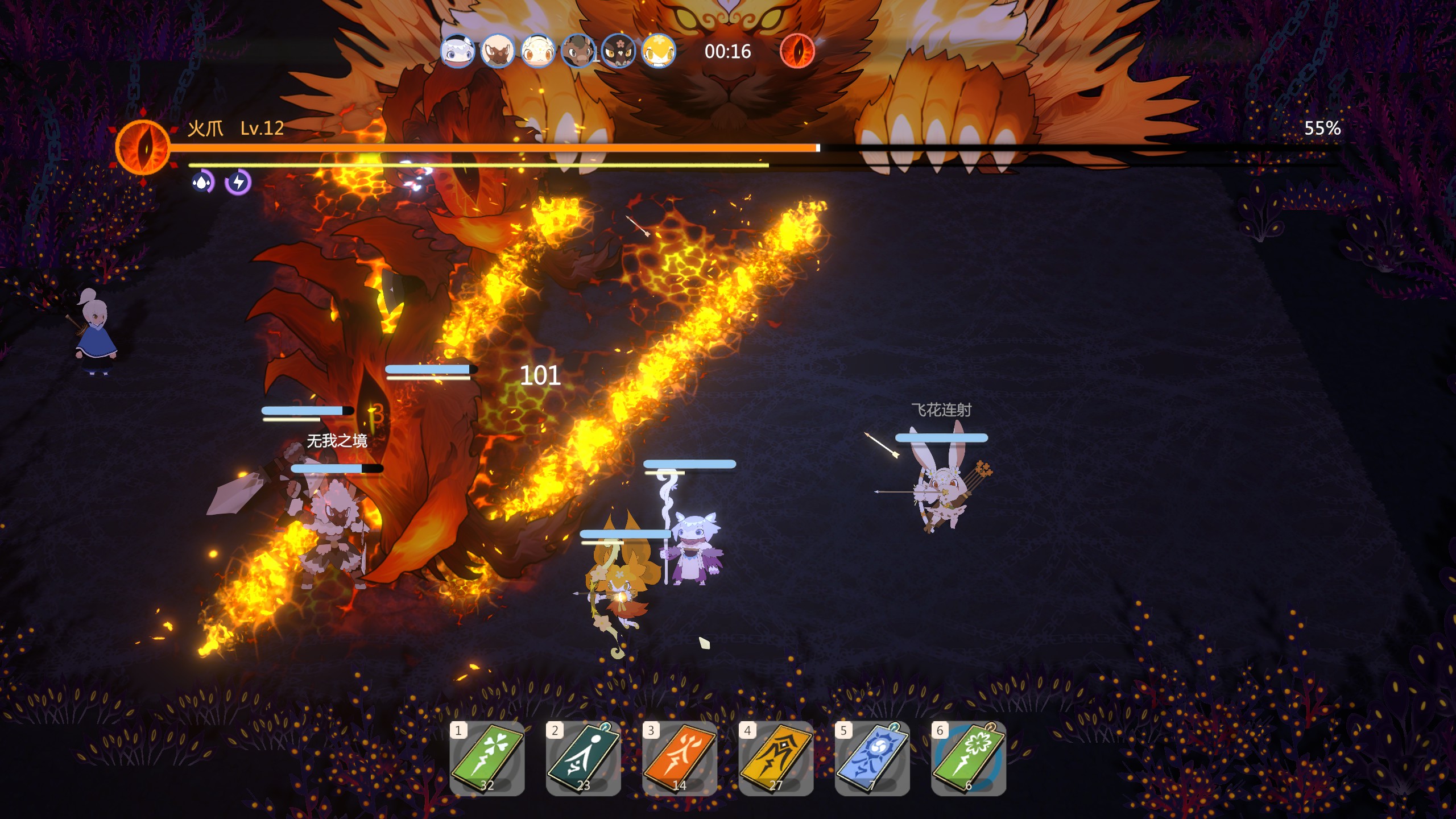The height and width of the screenshot is (819, 1456).
Task: Click the red-ringed boss eye beside the timer
Action: [x=797, y=51]
